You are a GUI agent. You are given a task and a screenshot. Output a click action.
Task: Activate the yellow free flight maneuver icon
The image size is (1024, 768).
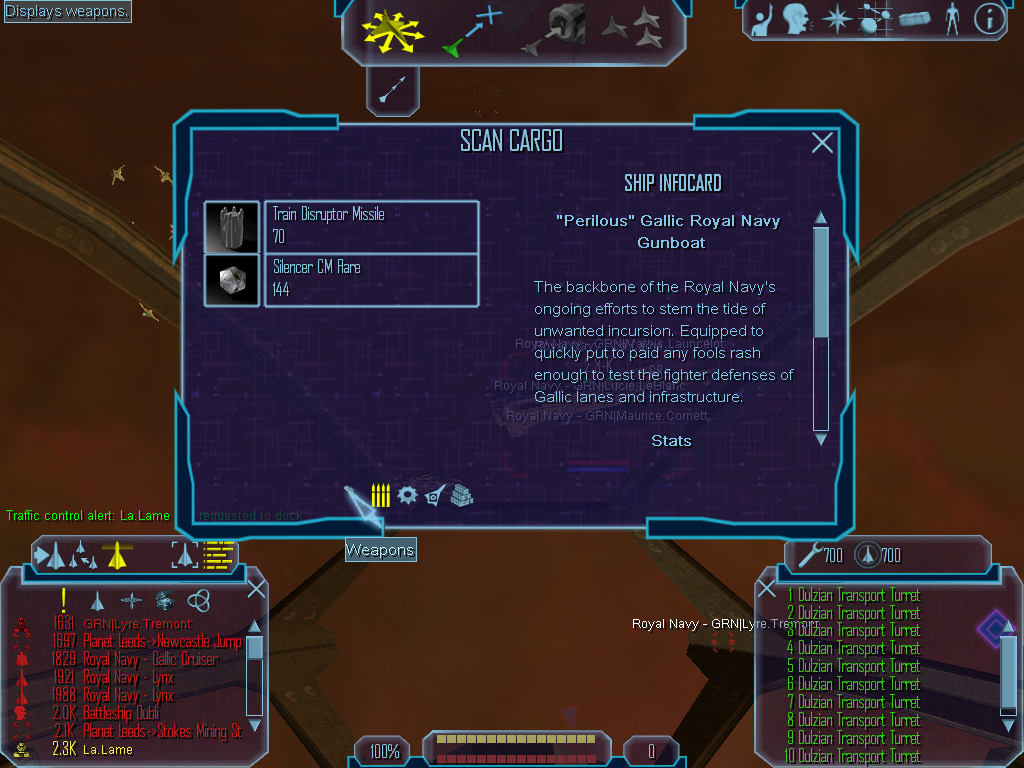pos(394,30)
